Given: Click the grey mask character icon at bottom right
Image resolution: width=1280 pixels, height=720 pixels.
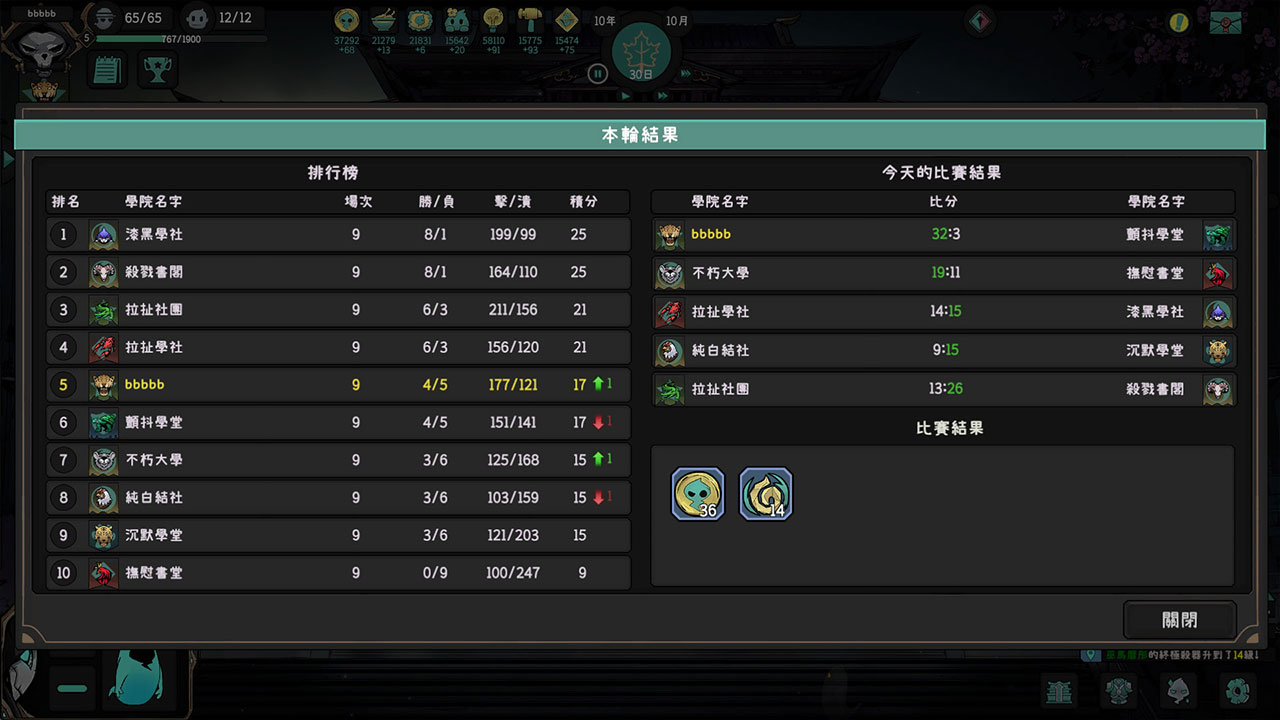Looking at the screenshot, I should [1178, 691].
